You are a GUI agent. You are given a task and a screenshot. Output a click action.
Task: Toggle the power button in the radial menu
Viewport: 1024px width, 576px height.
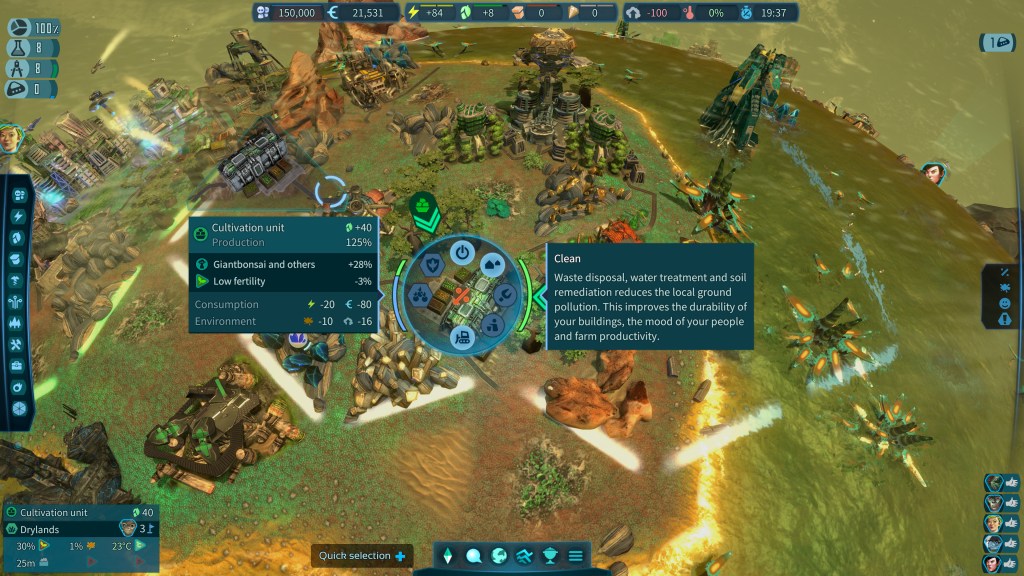point(462,252)
